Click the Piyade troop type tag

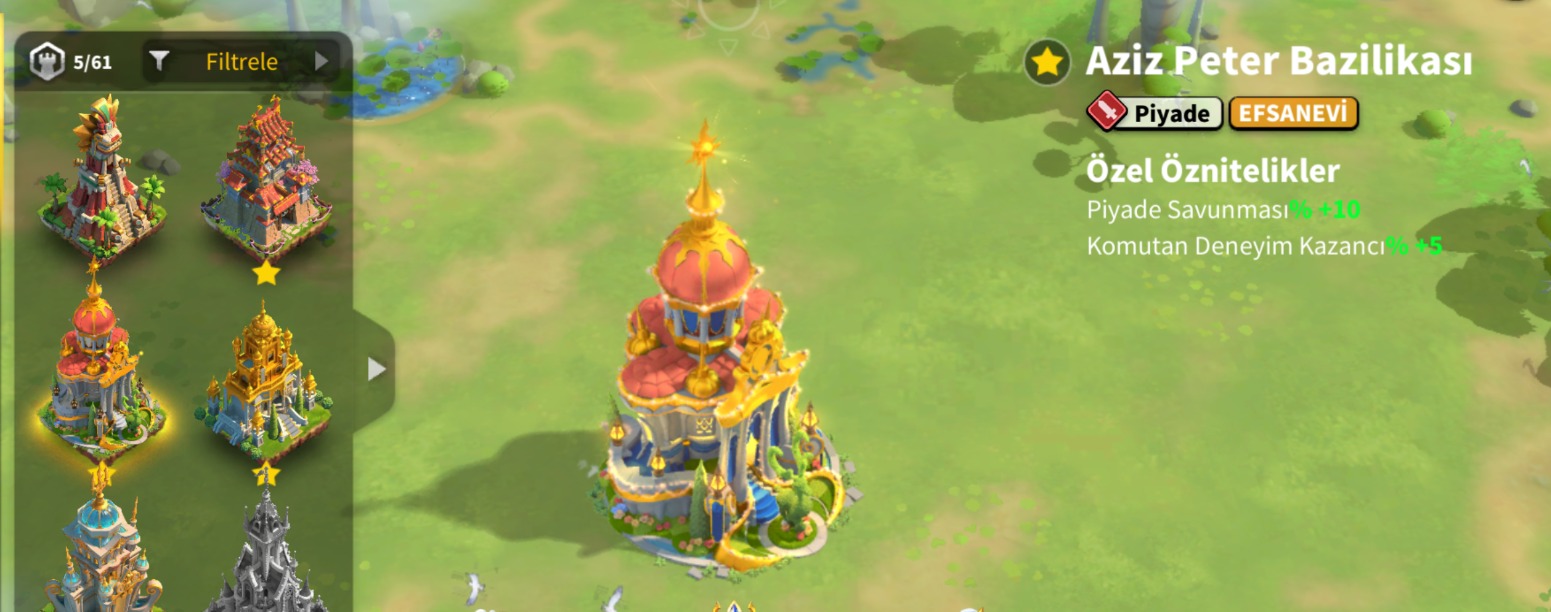click(1155, 114)
